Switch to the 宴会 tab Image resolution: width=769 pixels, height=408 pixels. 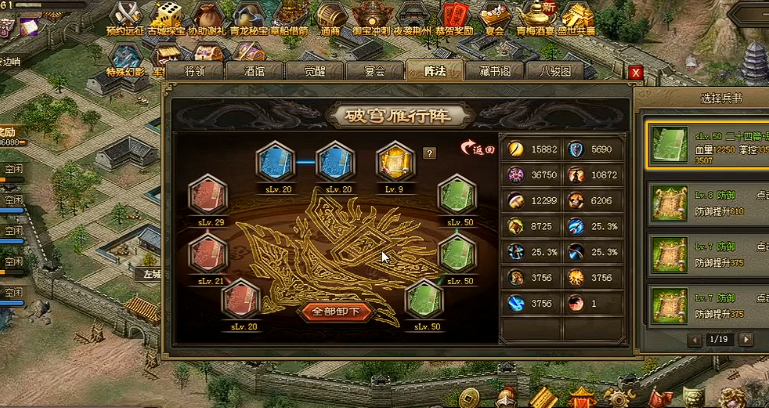(x=374, y=71)
